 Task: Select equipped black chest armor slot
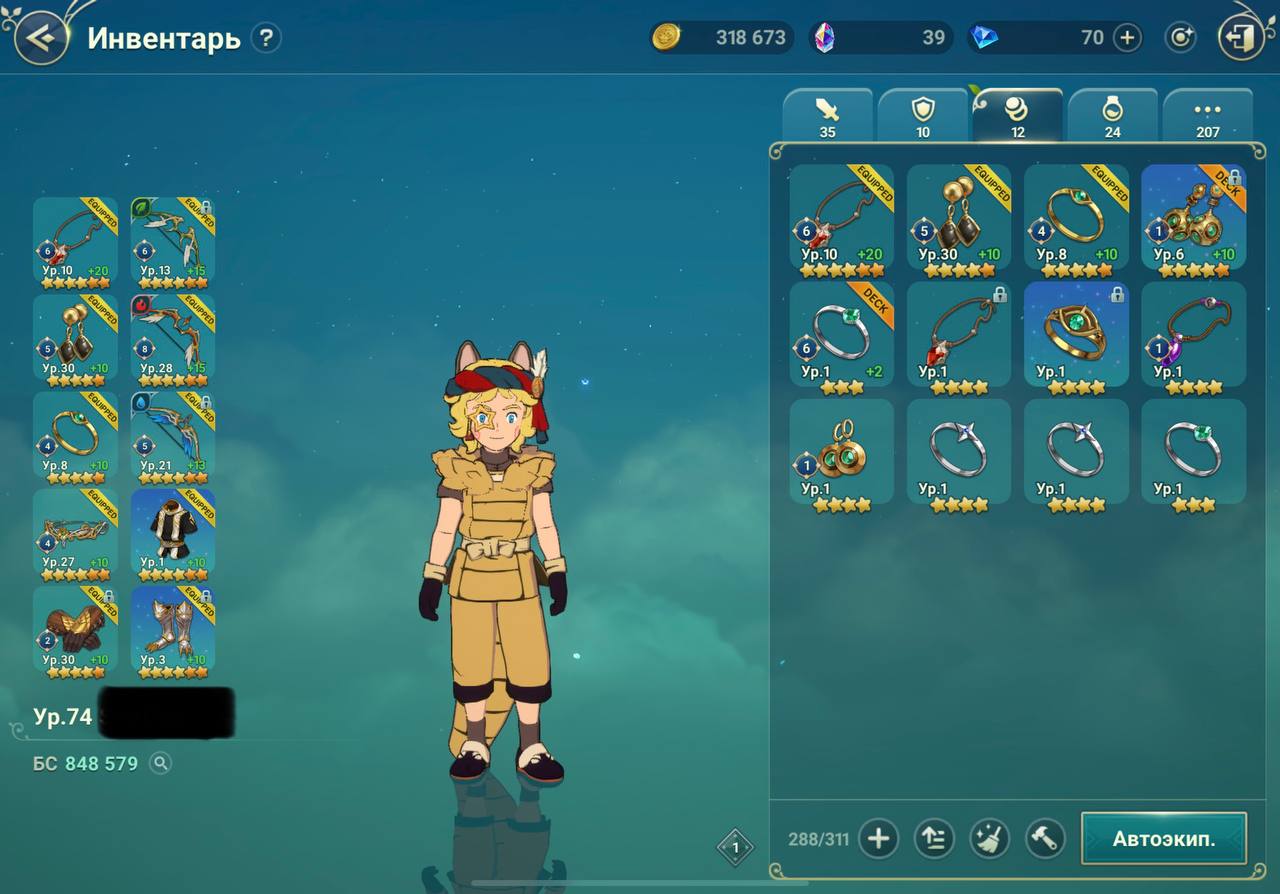click(x=173, y=531)
